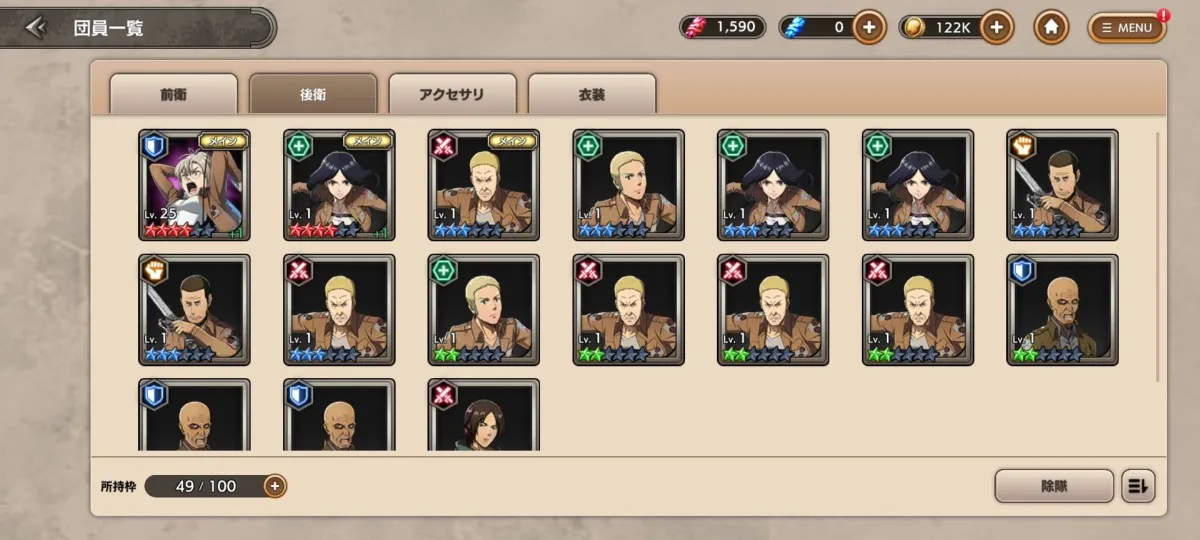The width and height of the screenshot is (1200, 540).
Task: Return to the home screen
Action: click(1051, 27)
